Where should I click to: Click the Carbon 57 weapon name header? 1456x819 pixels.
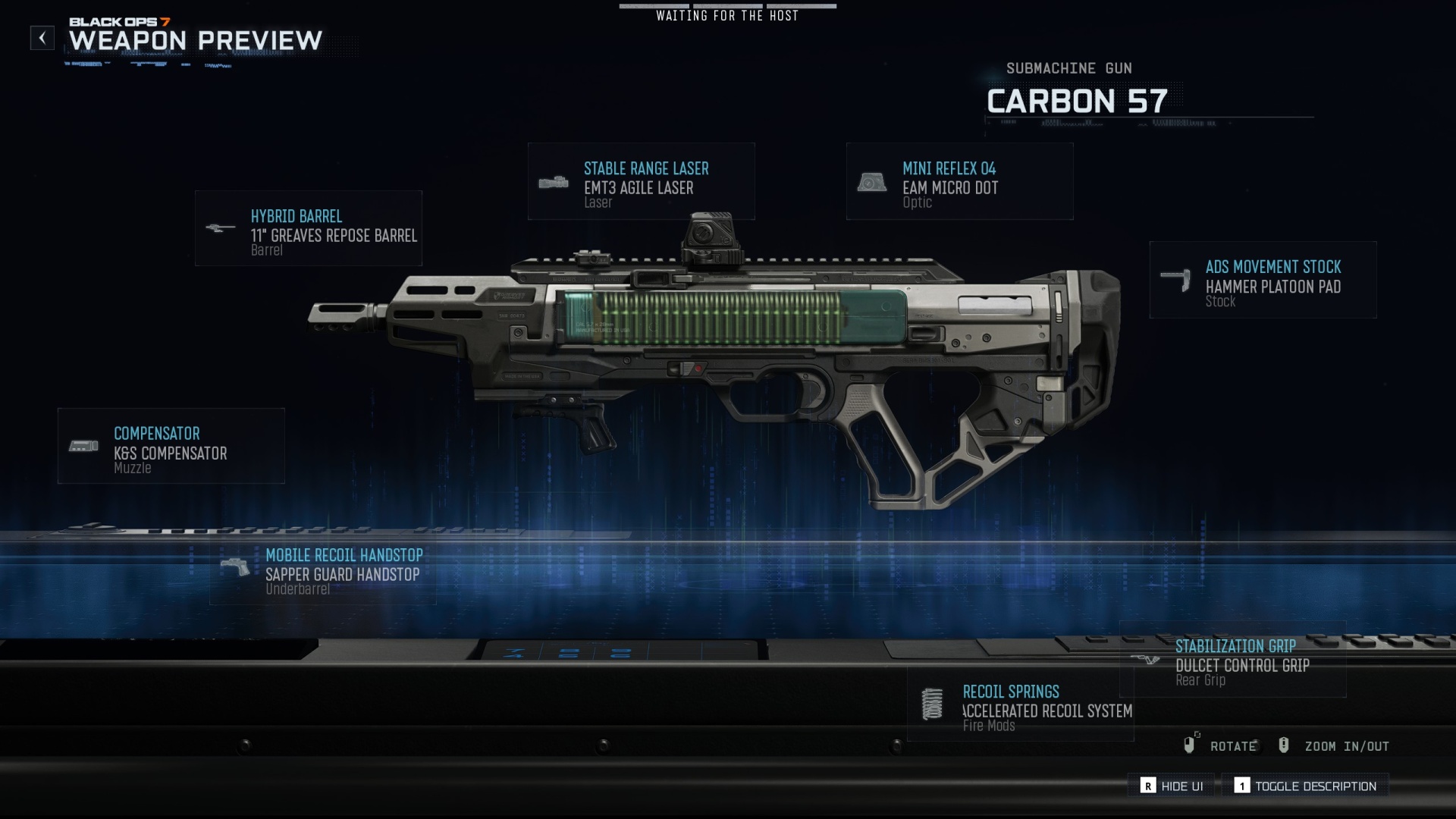1077,100
